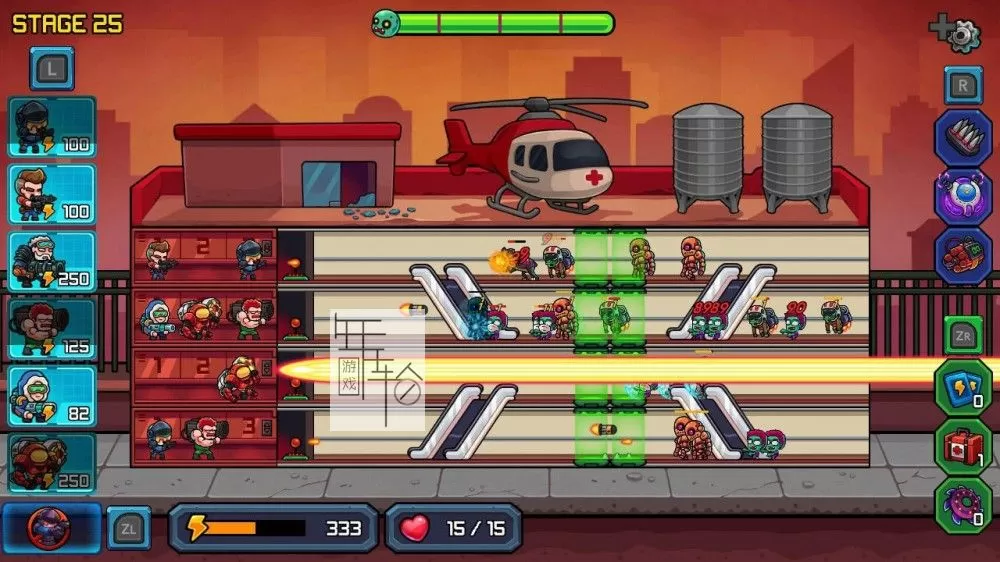Pick the white-haired veteran unit card
This screenshot has height=562, width=1000.
(x=52, y=261)
